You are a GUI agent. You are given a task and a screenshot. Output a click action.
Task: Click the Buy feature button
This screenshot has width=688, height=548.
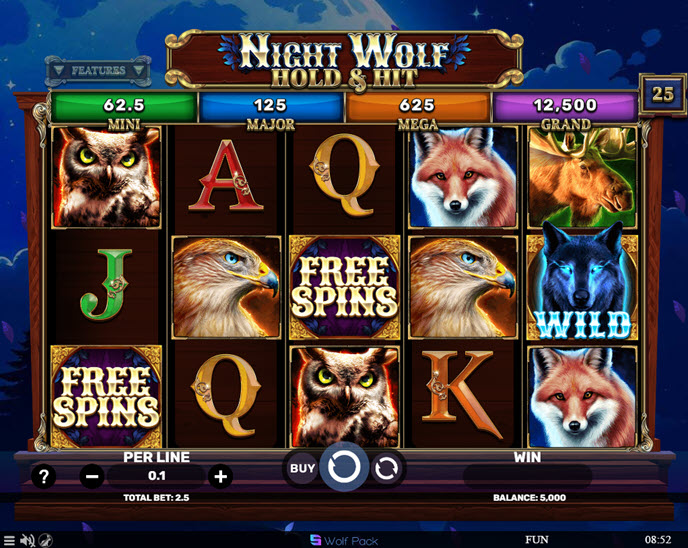302,468
